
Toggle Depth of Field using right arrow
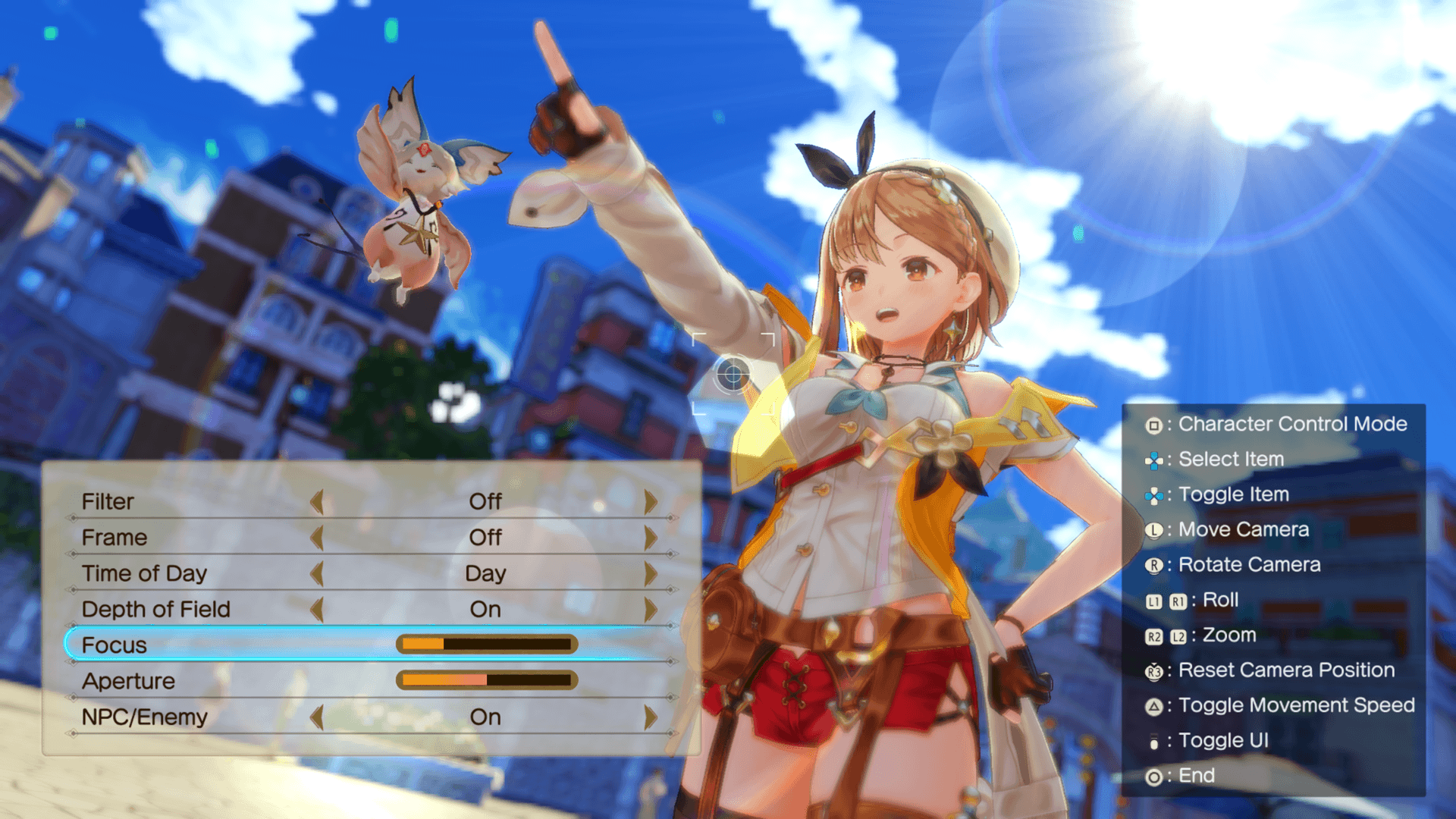(650, 609)
